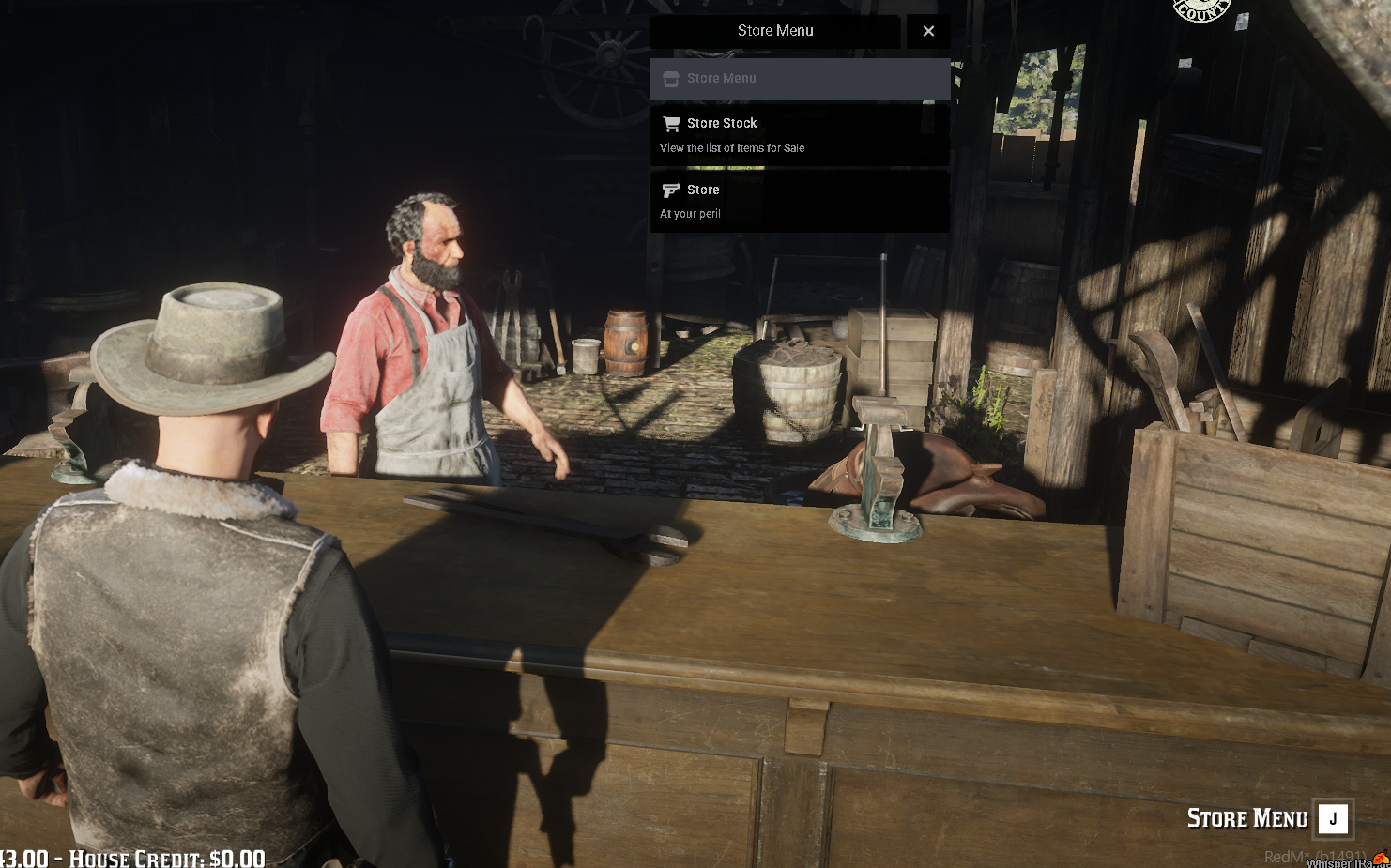Select the highlighted Store Menu item
Viewport: 1391px width, 868px height.
[799, 79]
